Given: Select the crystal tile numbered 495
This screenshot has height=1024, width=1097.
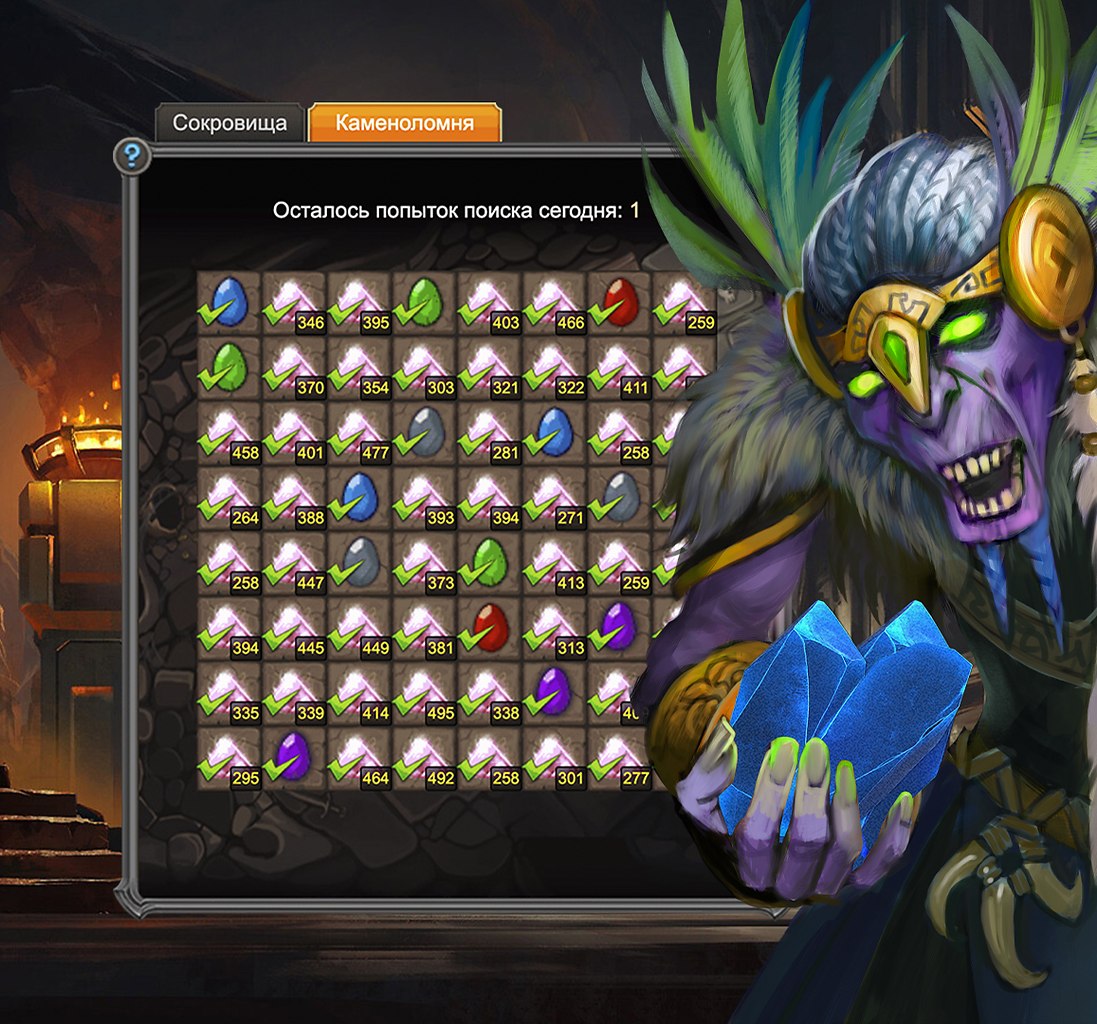Looking at the screenshot, I should pyautogui.click(x=425, y=693).
